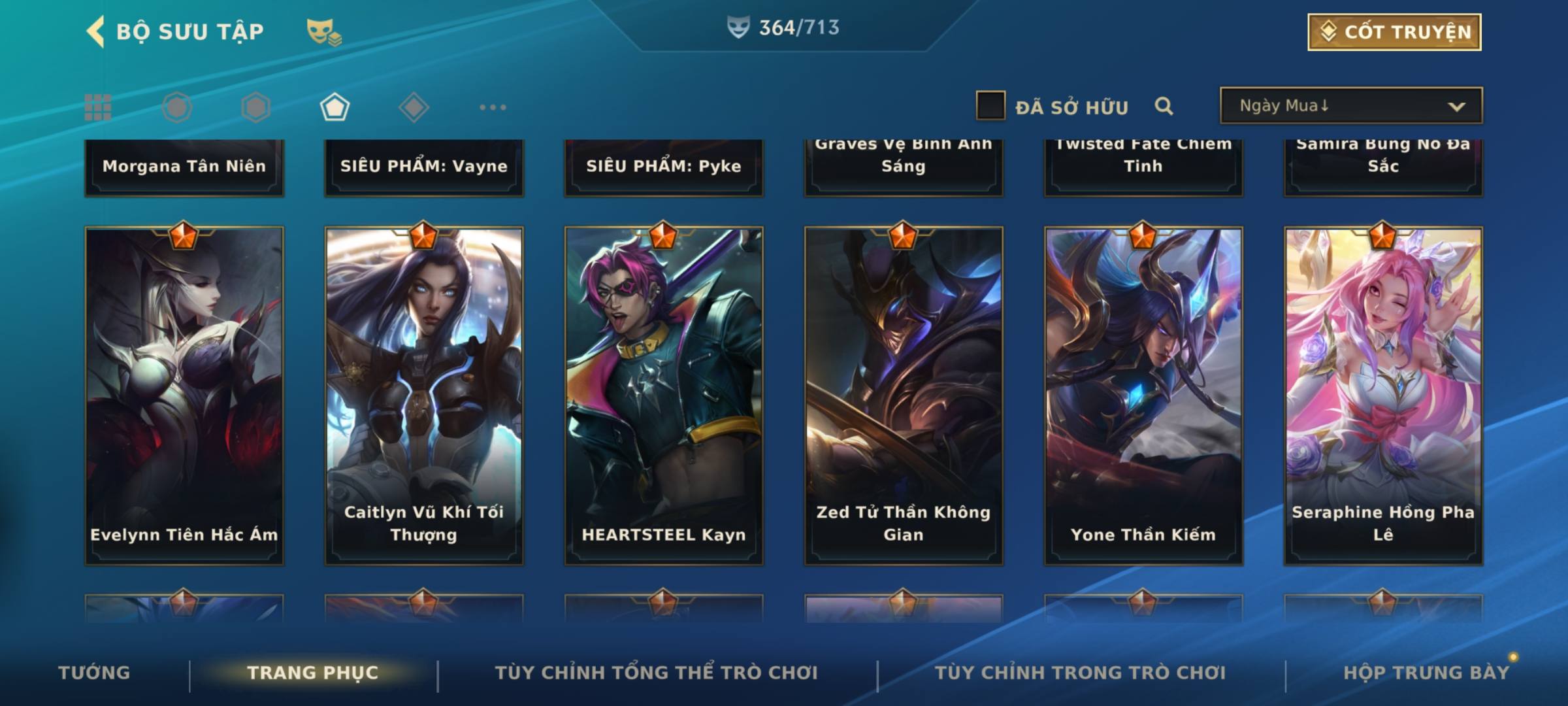Show more filters via three dots
This screenshot has height=706, width=1568.
pos(493,107)
